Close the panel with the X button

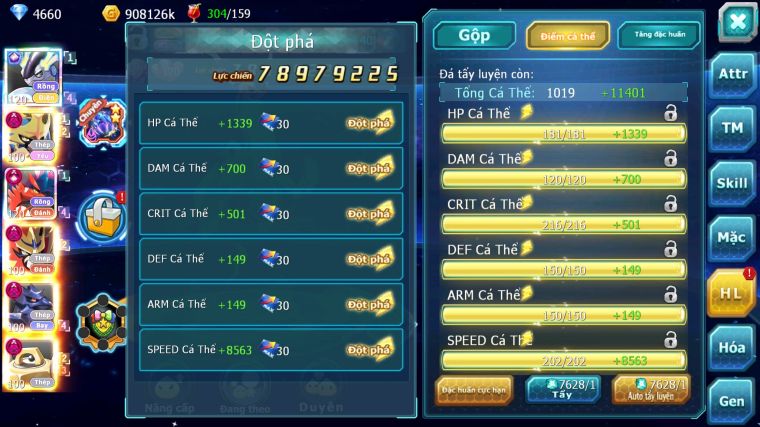tap(736, 22)
